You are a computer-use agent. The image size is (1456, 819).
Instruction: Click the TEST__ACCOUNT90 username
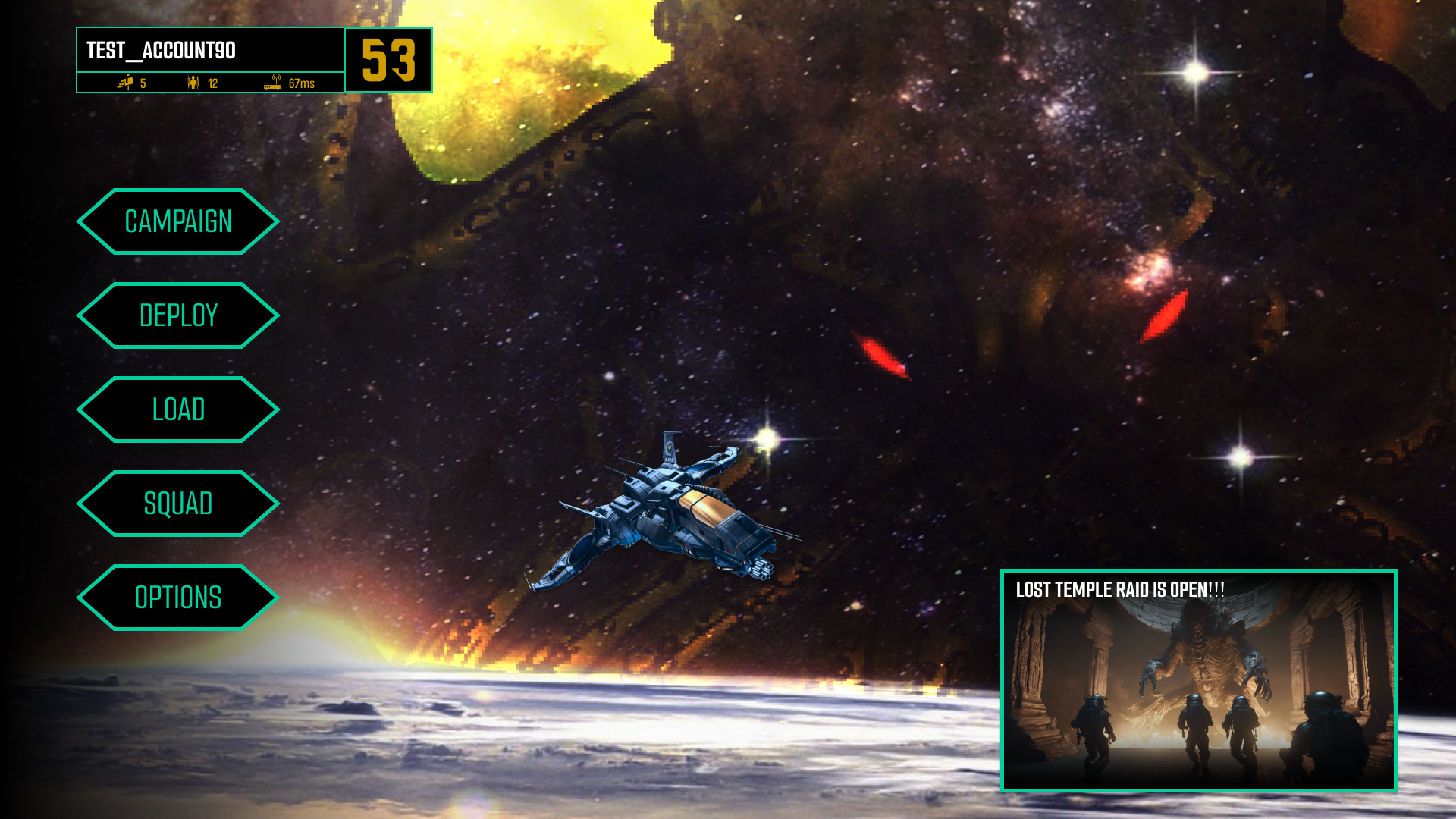161,52
